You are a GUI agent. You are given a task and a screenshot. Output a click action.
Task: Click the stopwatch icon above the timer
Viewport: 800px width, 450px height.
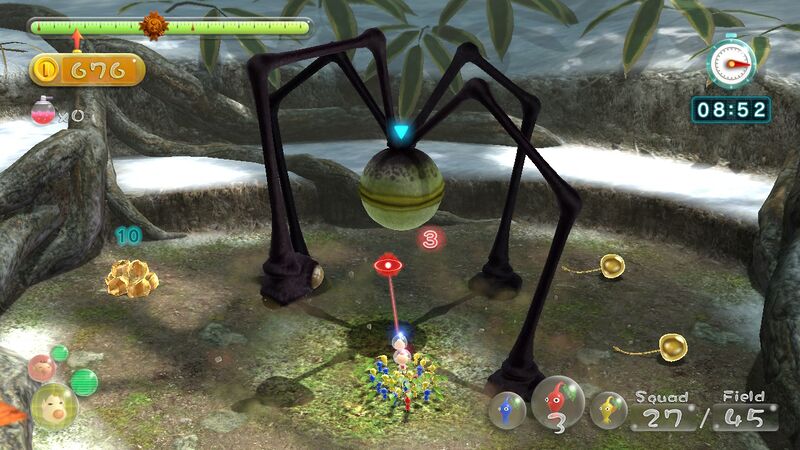pyautogui.click(x=730, y=63)
